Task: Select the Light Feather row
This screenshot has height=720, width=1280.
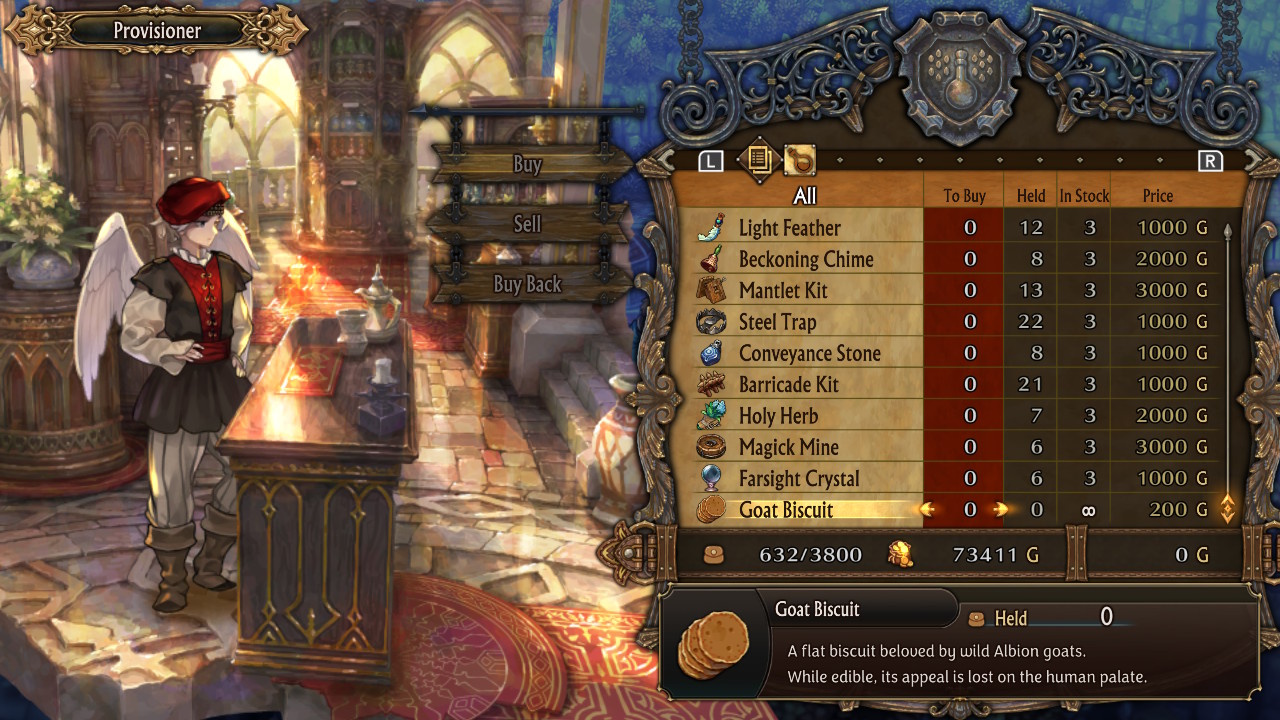Action: [x=789, y=228]
